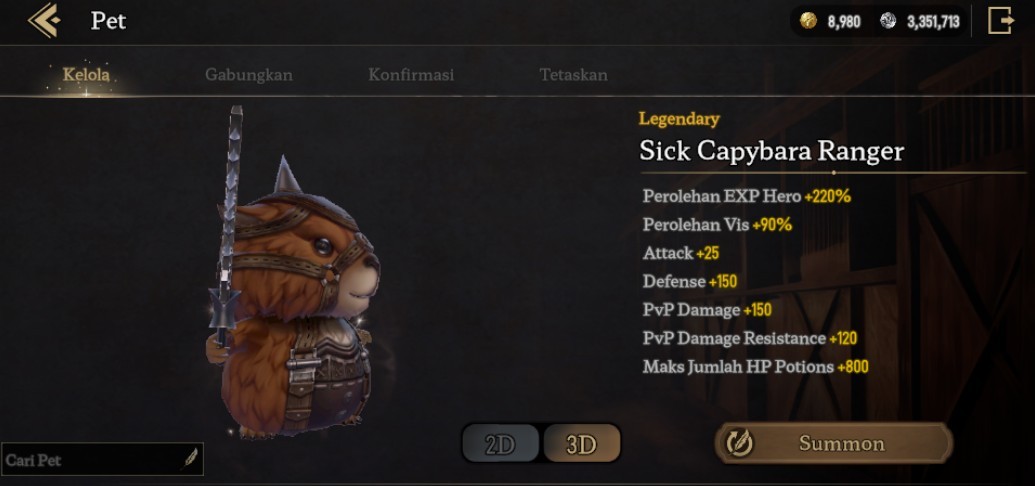Screen dimensions: 1035x486
Task: Show the Tetaskan tab
Action: point(573,75)
